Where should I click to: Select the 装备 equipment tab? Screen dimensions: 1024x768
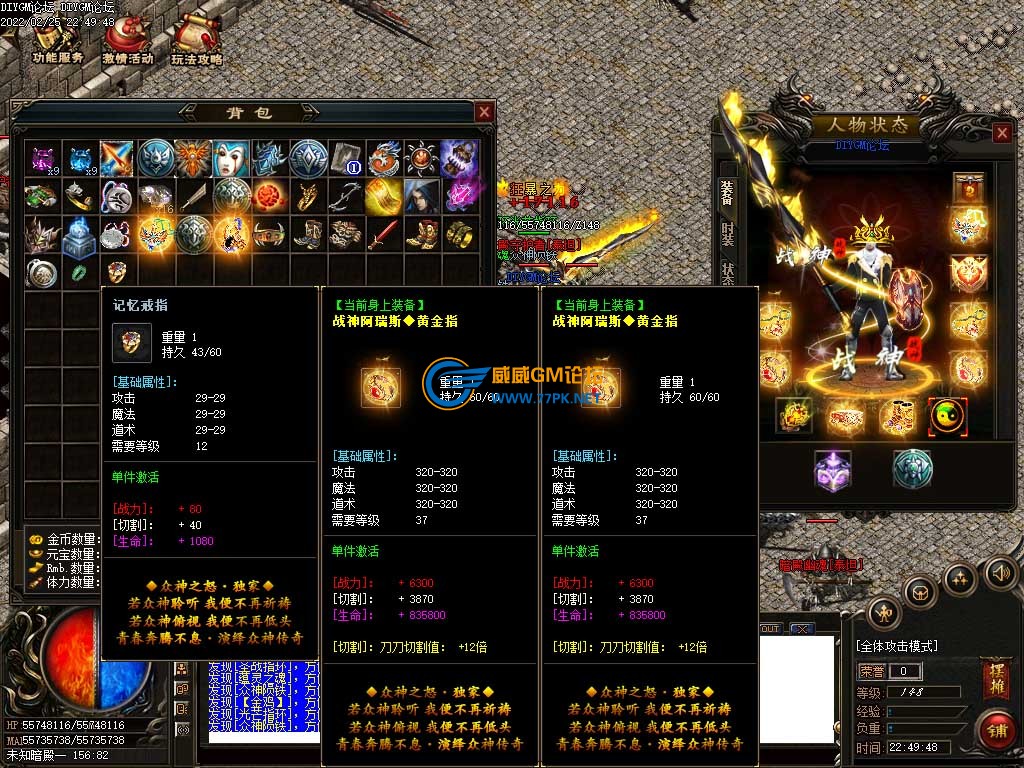pos(727,195)
